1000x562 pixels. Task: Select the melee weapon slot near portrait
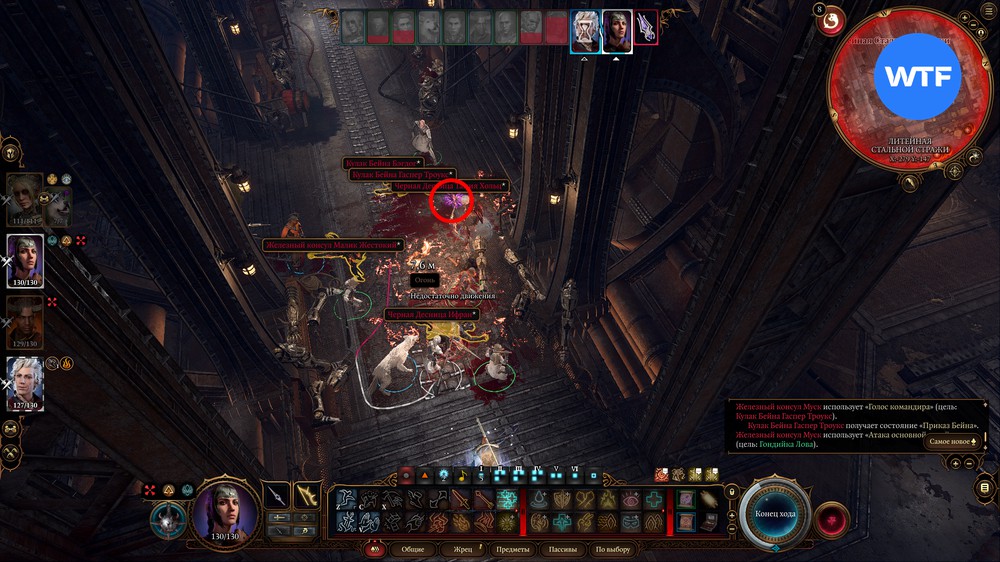pyautogui.click(x=277, y=495)
